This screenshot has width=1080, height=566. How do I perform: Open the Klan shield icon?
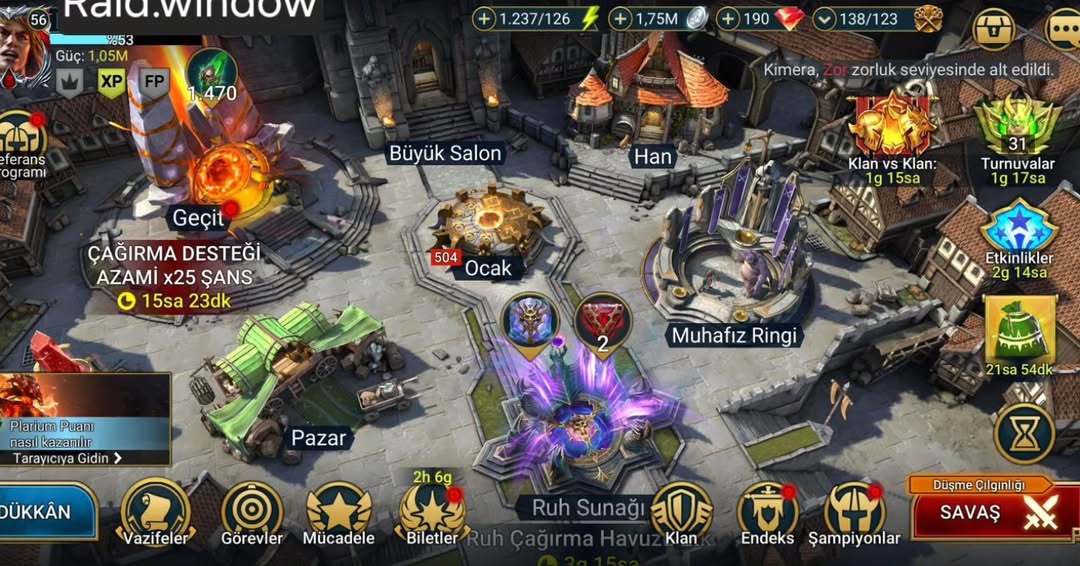point(681,510)
